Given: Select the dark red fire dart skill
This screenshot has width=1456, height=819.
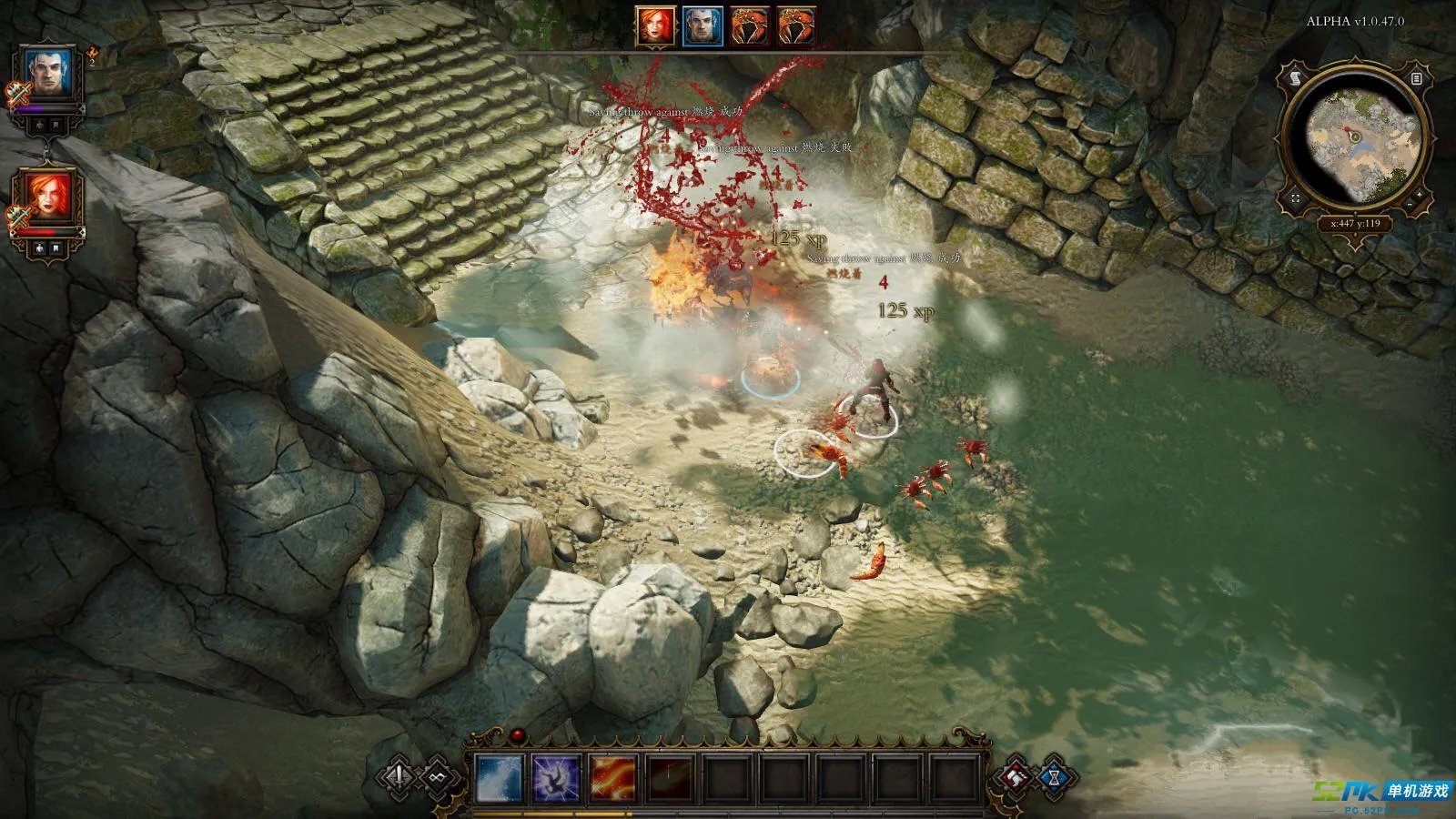Looking at the screenshot, I should point(669,780).
